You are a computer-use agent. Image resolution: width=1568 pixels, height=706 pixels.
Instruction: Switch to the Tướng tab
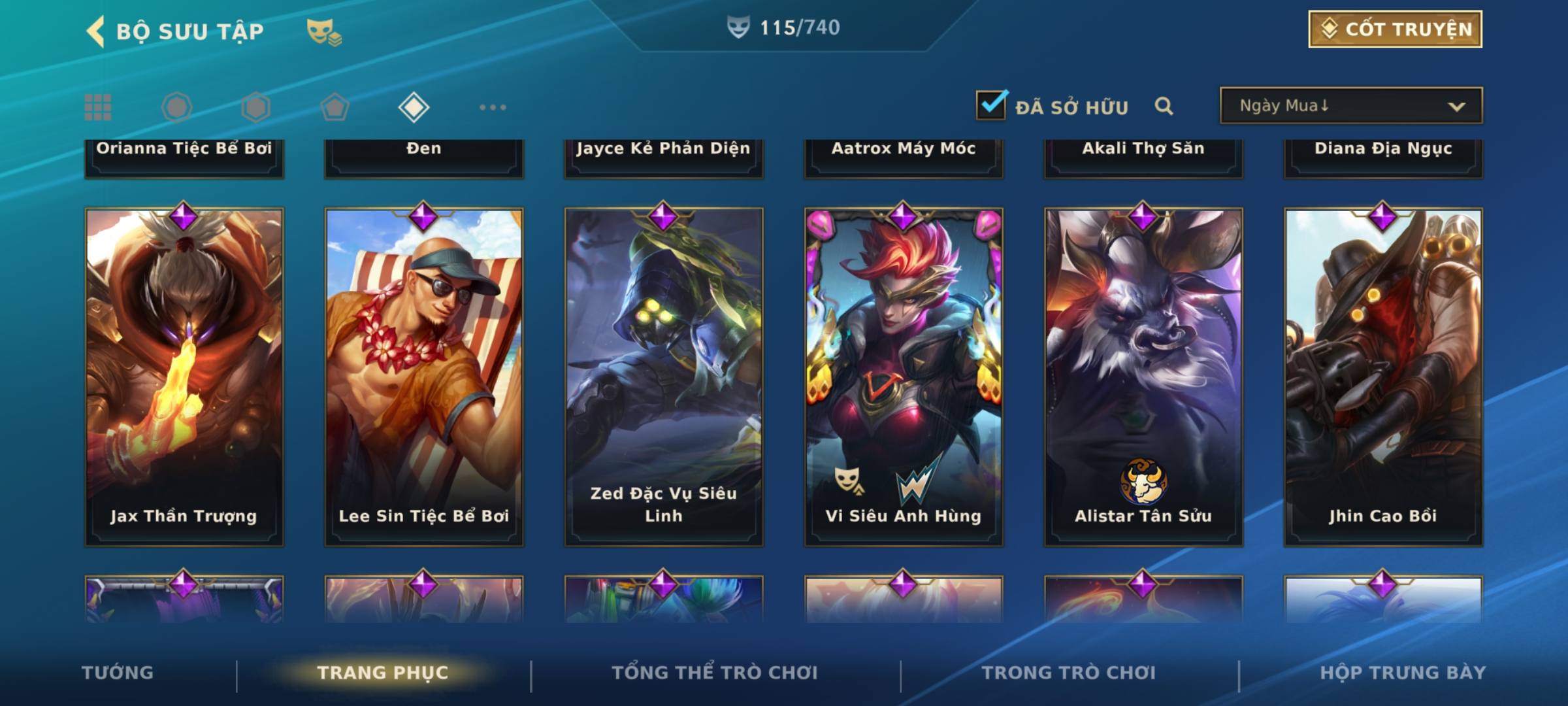[x=118, y=673]
